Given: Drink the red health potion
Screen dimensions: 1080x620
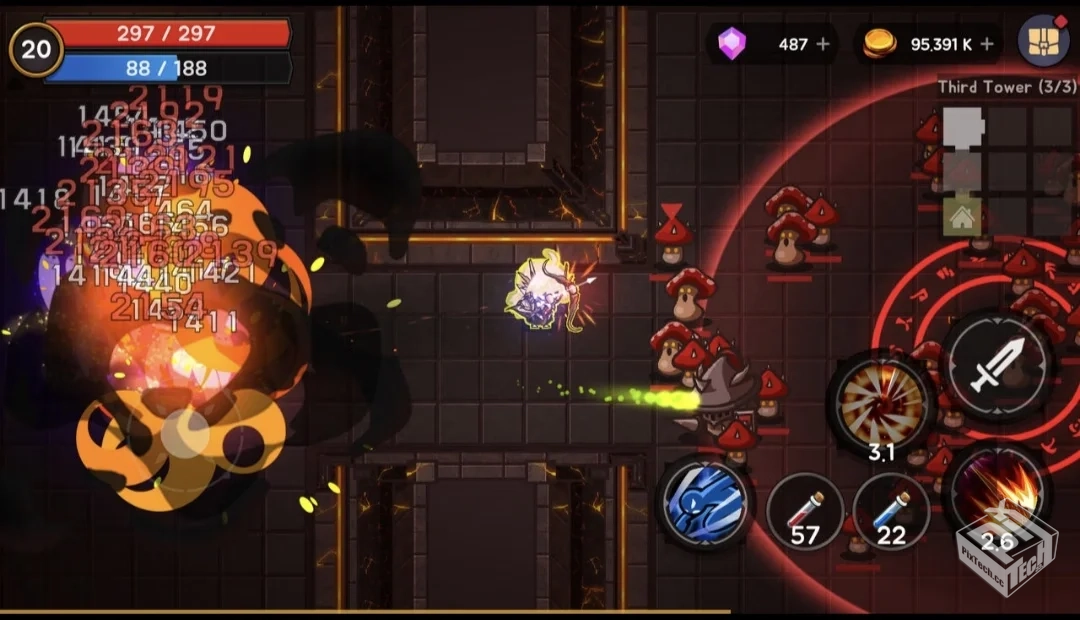Looking at the screenshot, I should [804, 512].
